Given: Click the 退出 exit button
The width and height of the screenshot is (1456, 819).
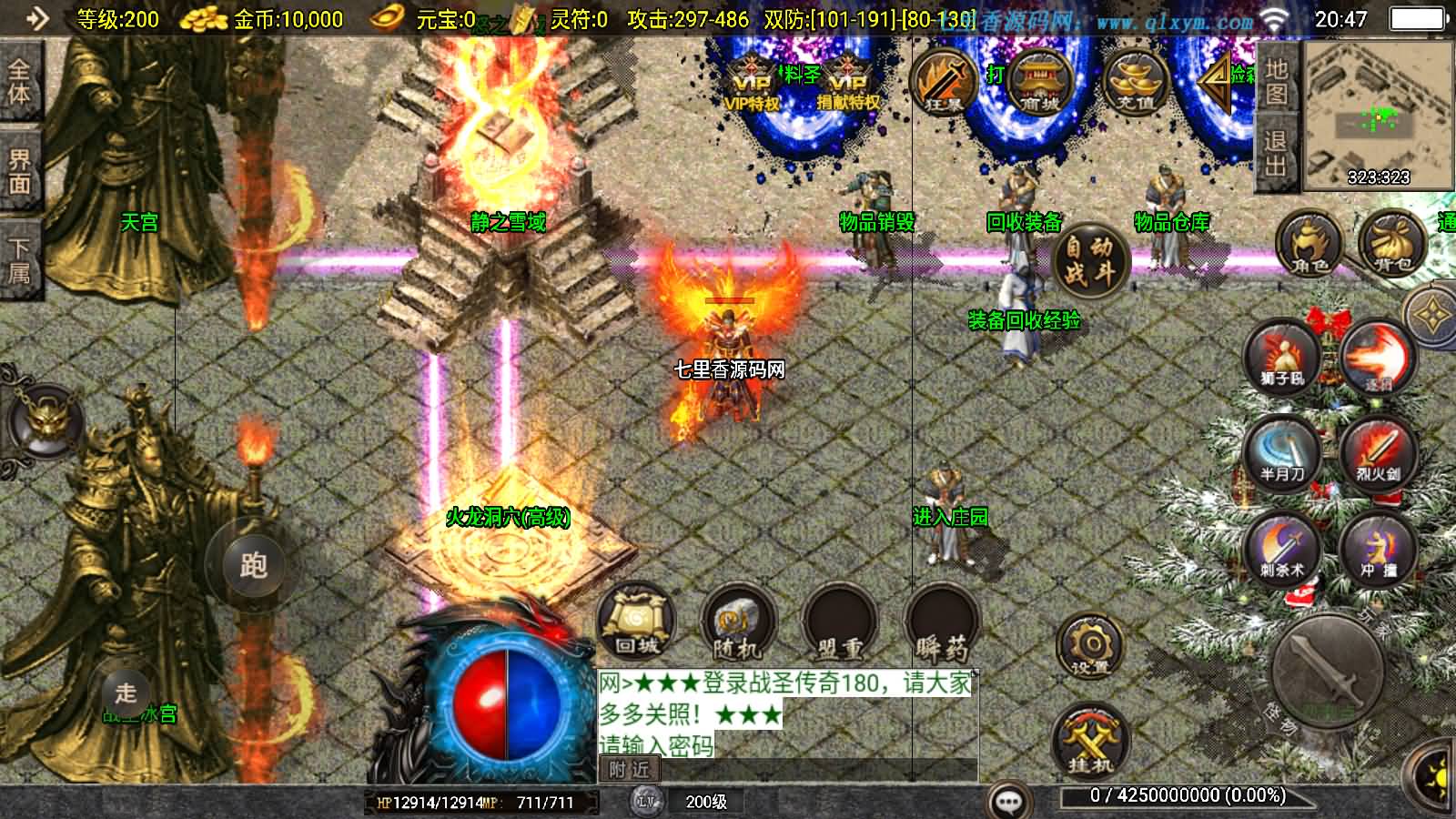Looking at the screenshot, I should (1276, 153).
